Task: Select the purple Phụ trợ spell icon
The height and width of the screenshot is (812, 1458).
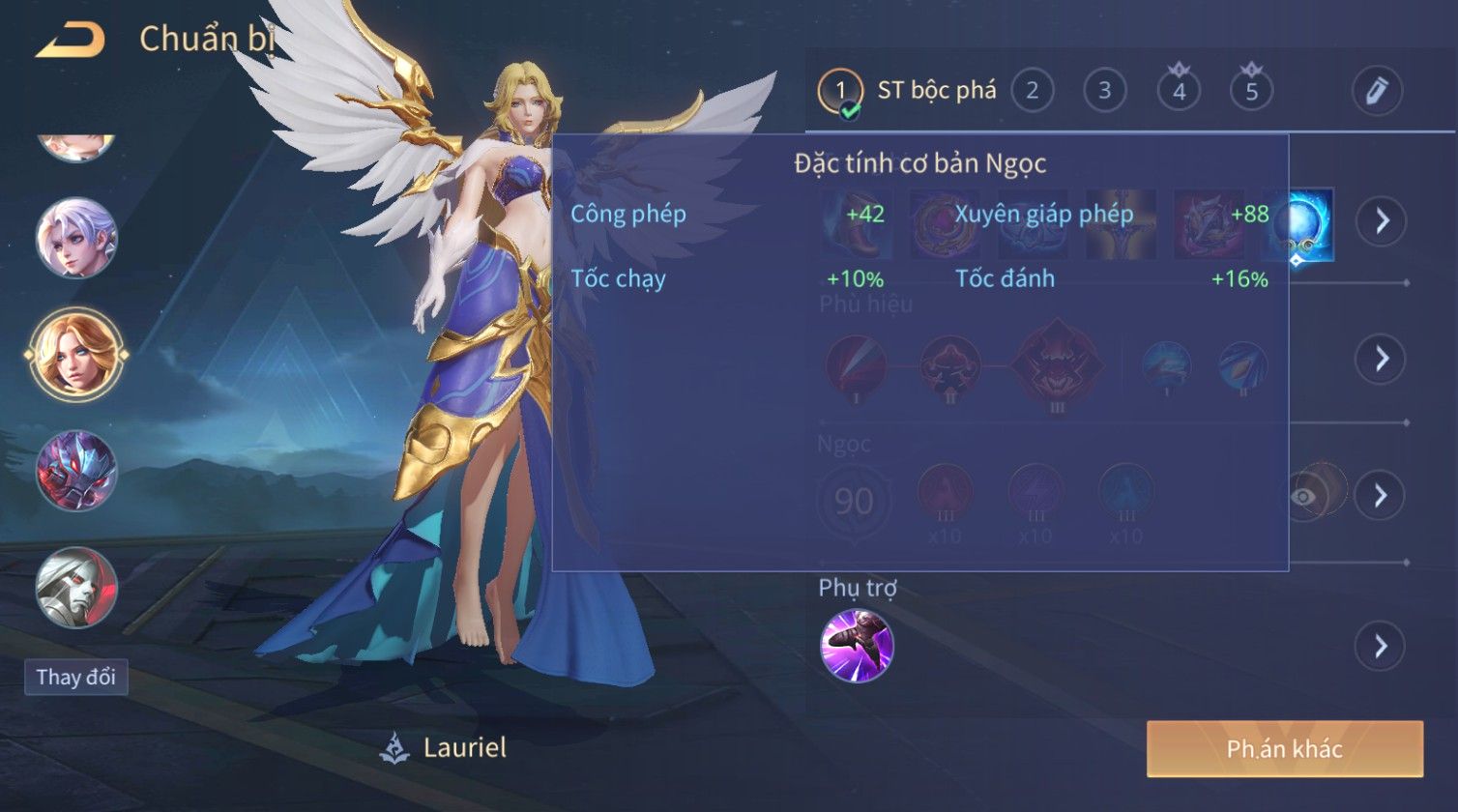Action: pos(857,646)
